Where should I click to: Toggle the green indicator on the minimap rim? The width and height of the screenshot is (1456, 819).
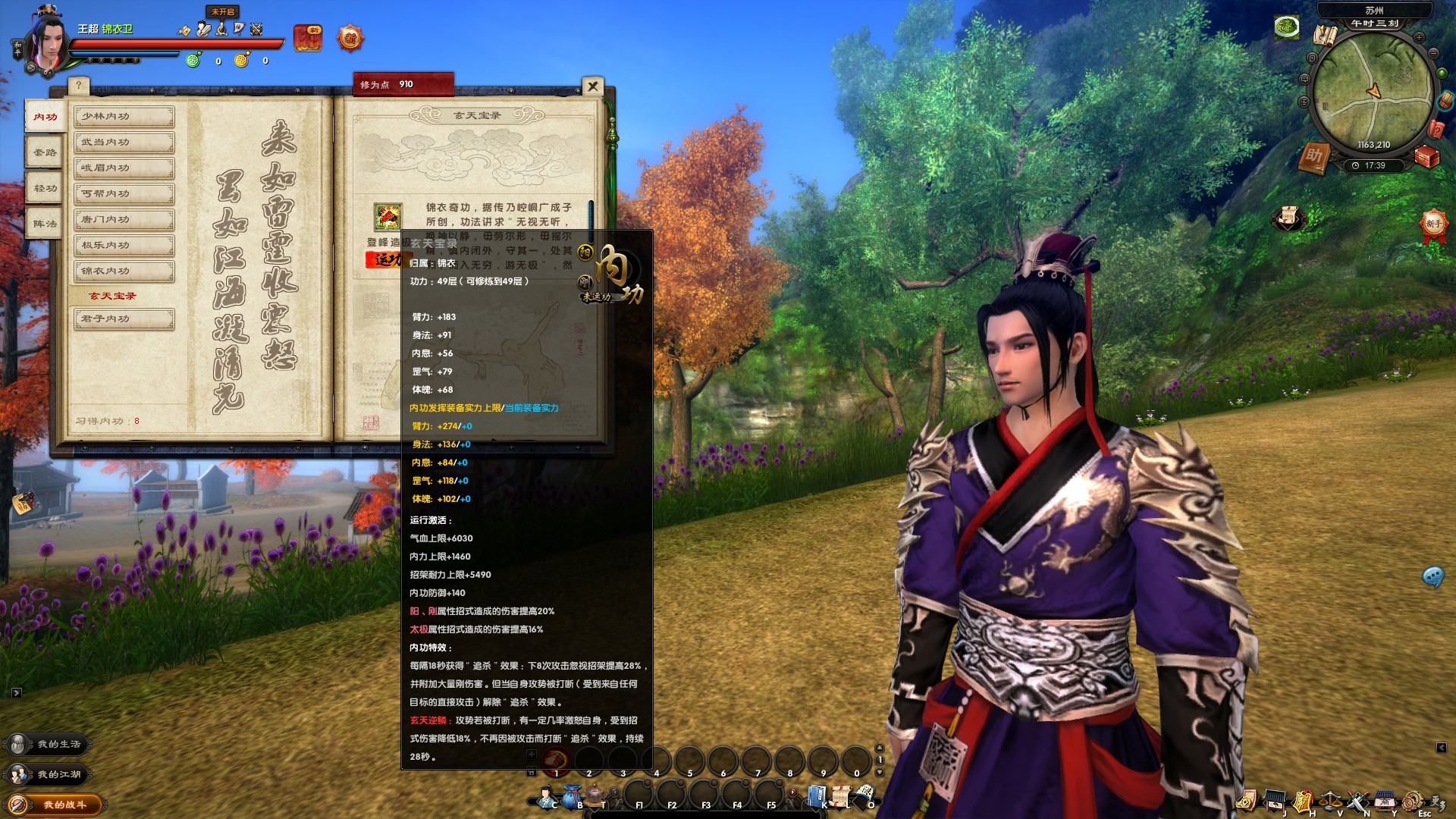tap(1442, 73)
